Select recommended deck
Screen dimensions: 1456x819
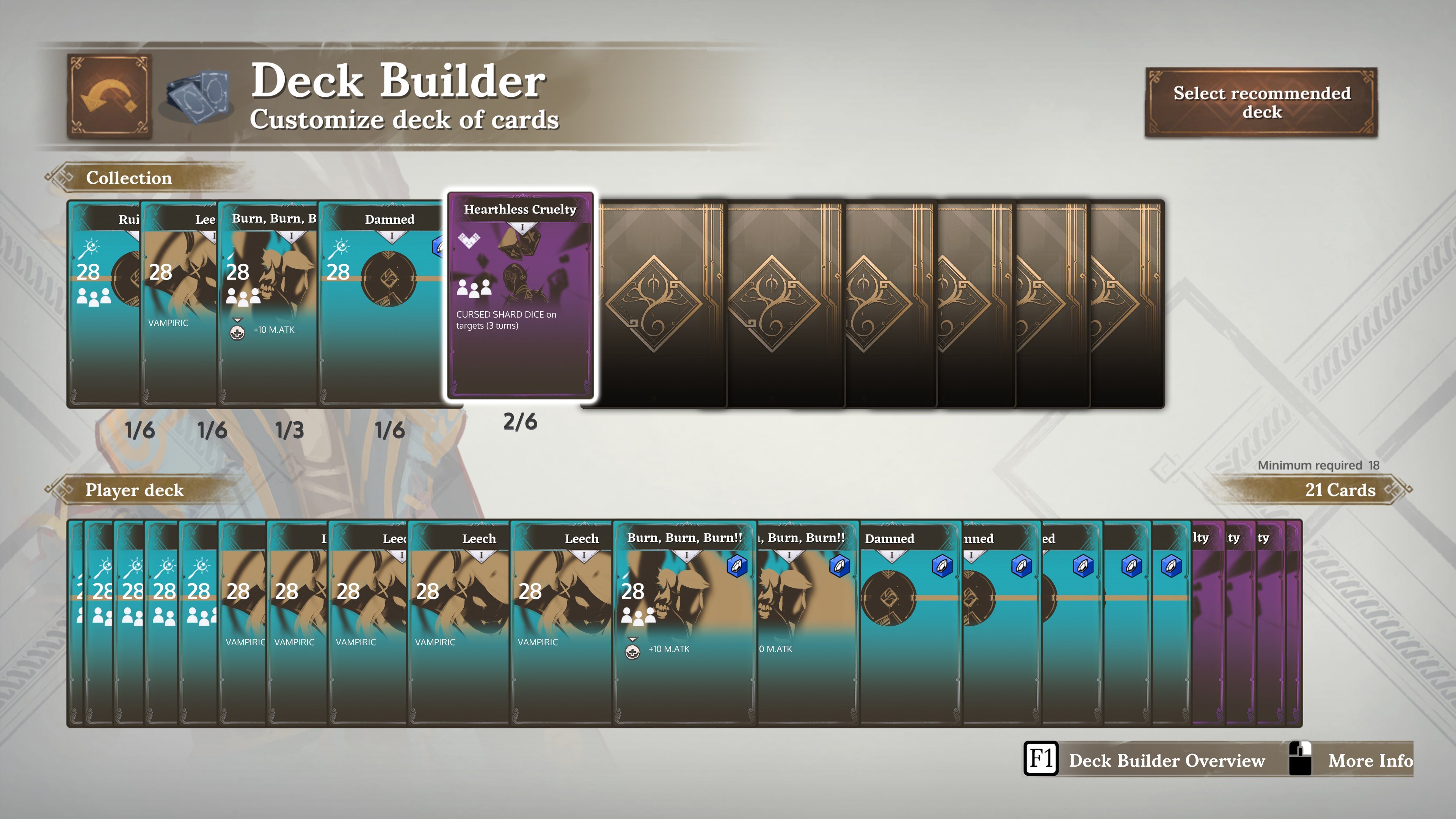1261,102
